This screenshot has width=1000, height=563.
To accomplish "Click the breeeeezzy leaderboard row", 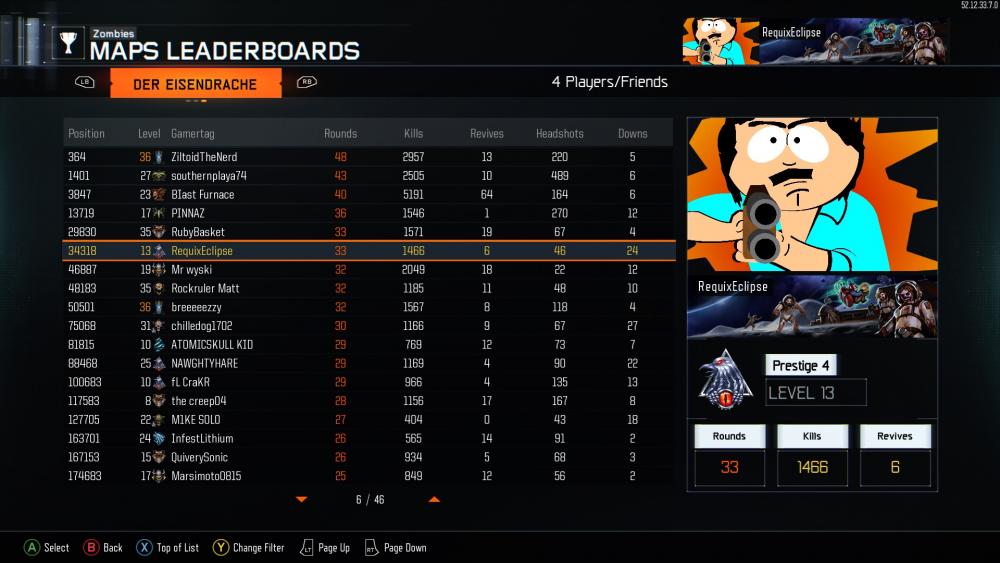I will click(x=368, y=307).
